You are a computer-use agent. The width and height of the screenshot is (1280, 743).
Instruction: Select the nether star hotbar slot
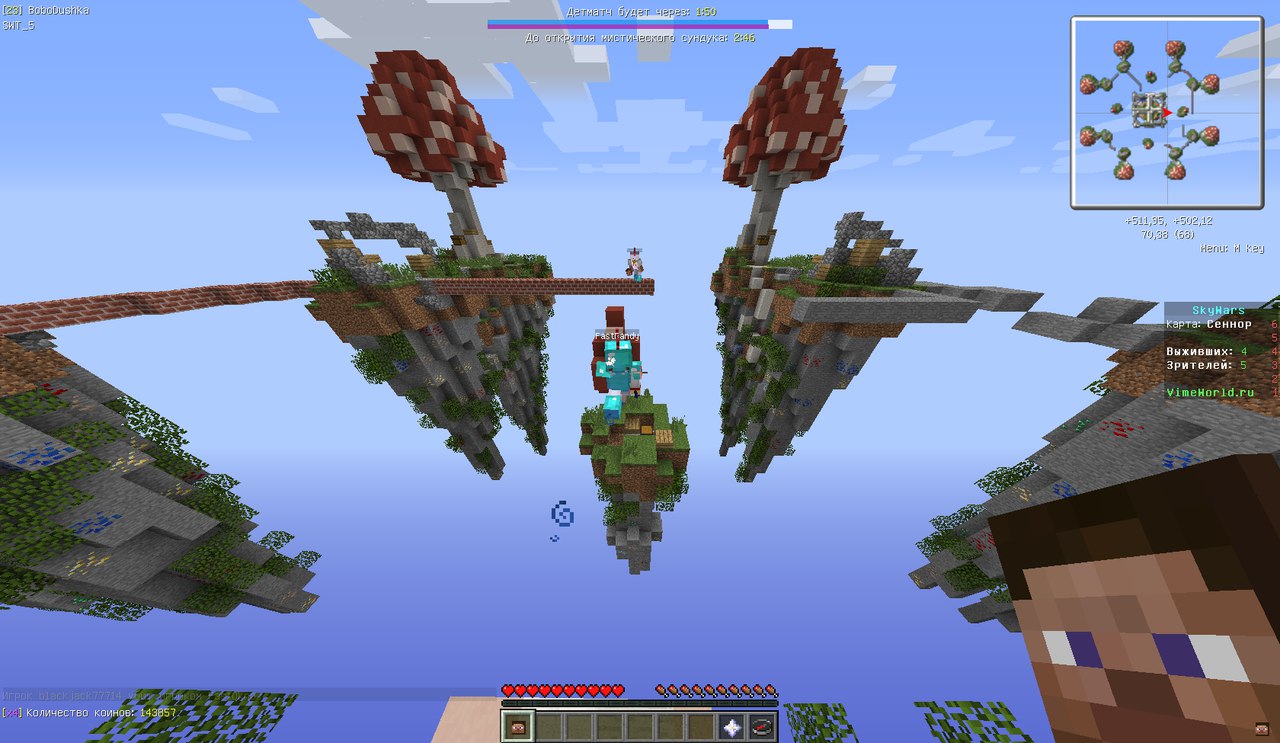coord(732,727)
